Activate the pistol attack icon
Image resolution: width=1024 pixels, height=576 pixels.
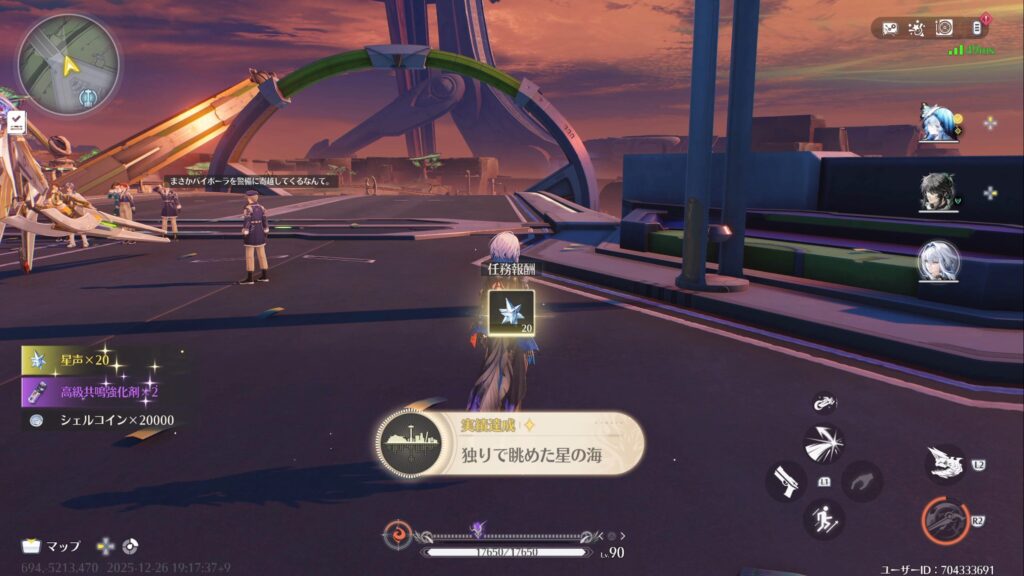(786, 481)
